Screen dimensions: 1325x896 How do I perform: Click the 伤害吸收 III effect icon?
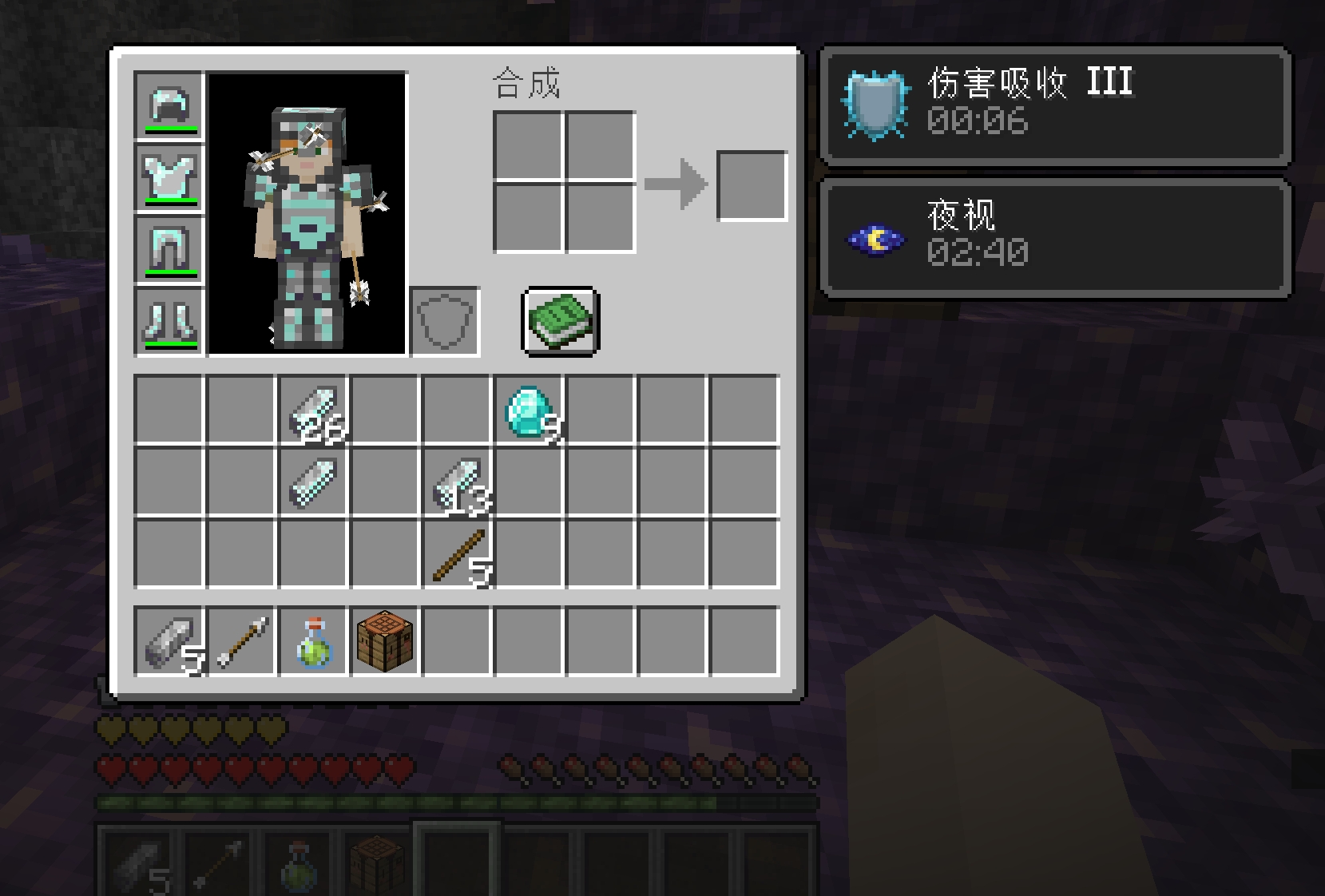pos(879,104)
